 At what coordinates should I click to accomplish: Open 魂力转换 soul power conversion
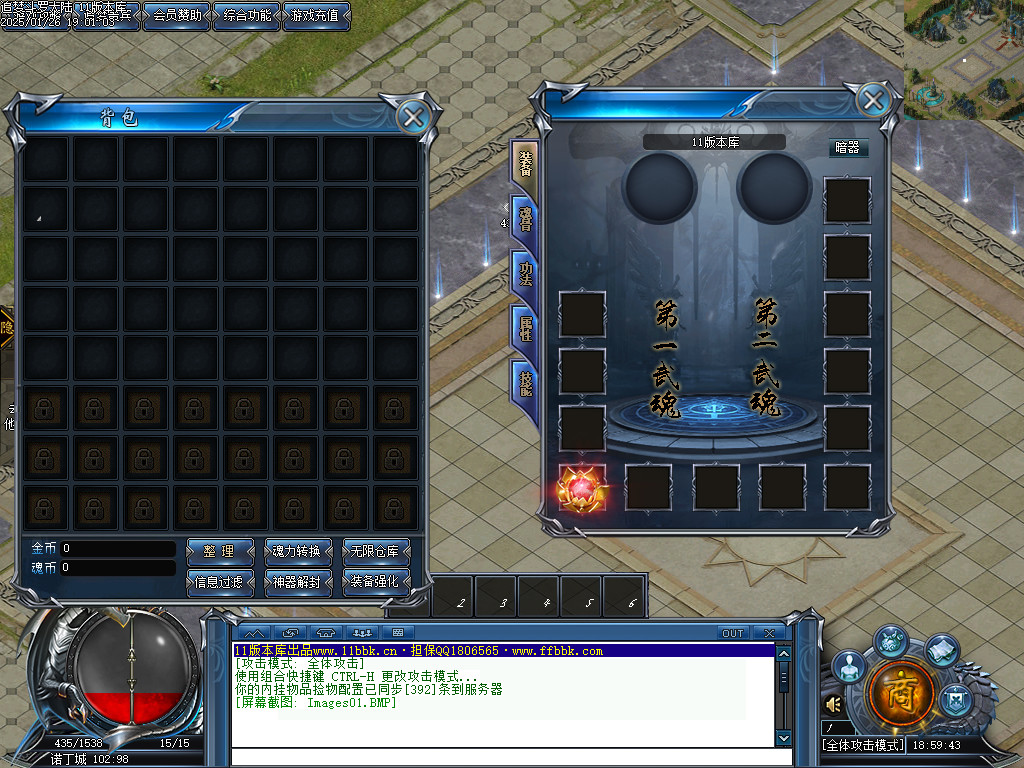[296, 551]
